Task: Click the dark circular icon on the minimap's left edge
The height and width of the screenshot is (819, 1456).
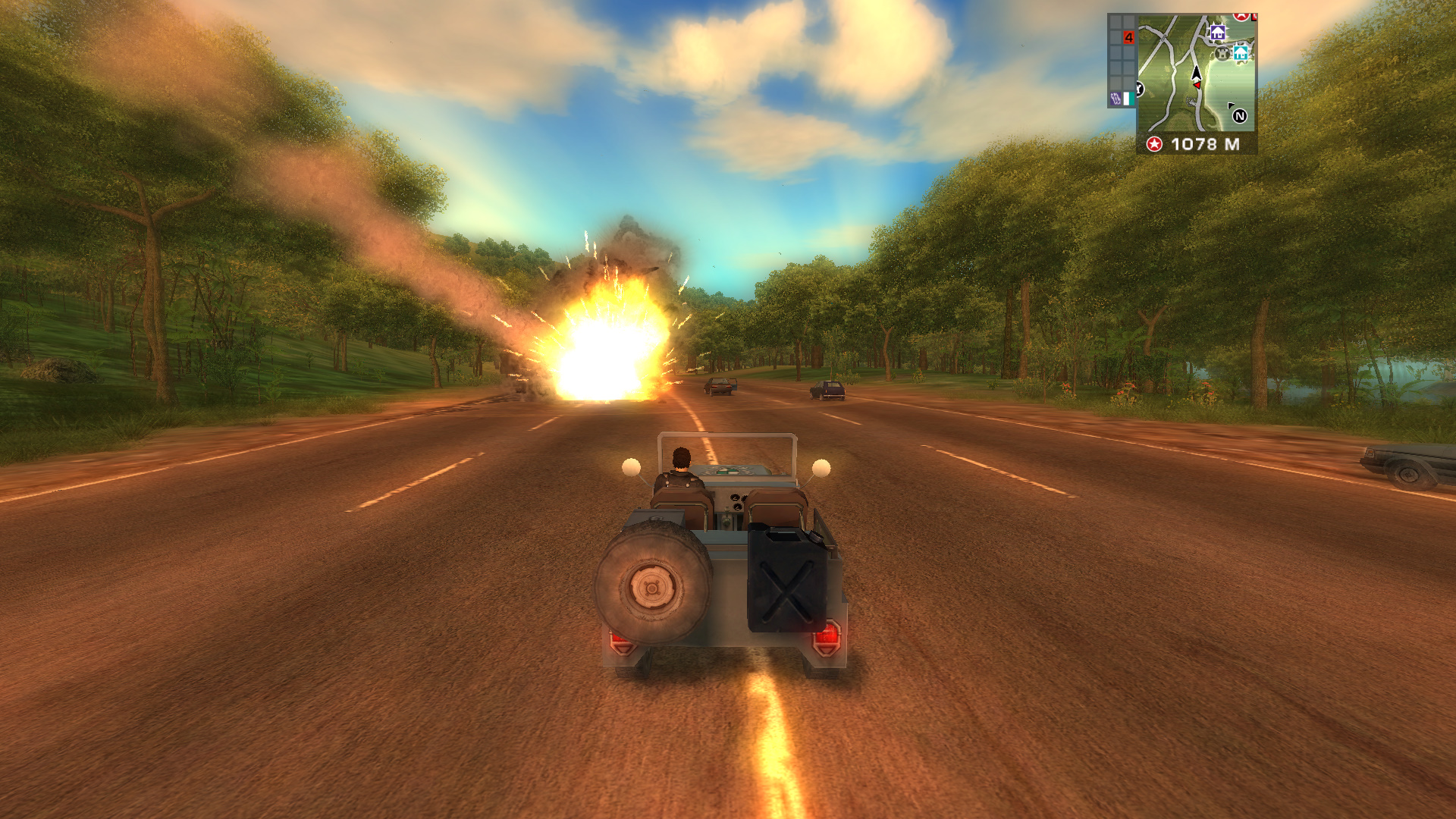Action: click(1138, 88)
